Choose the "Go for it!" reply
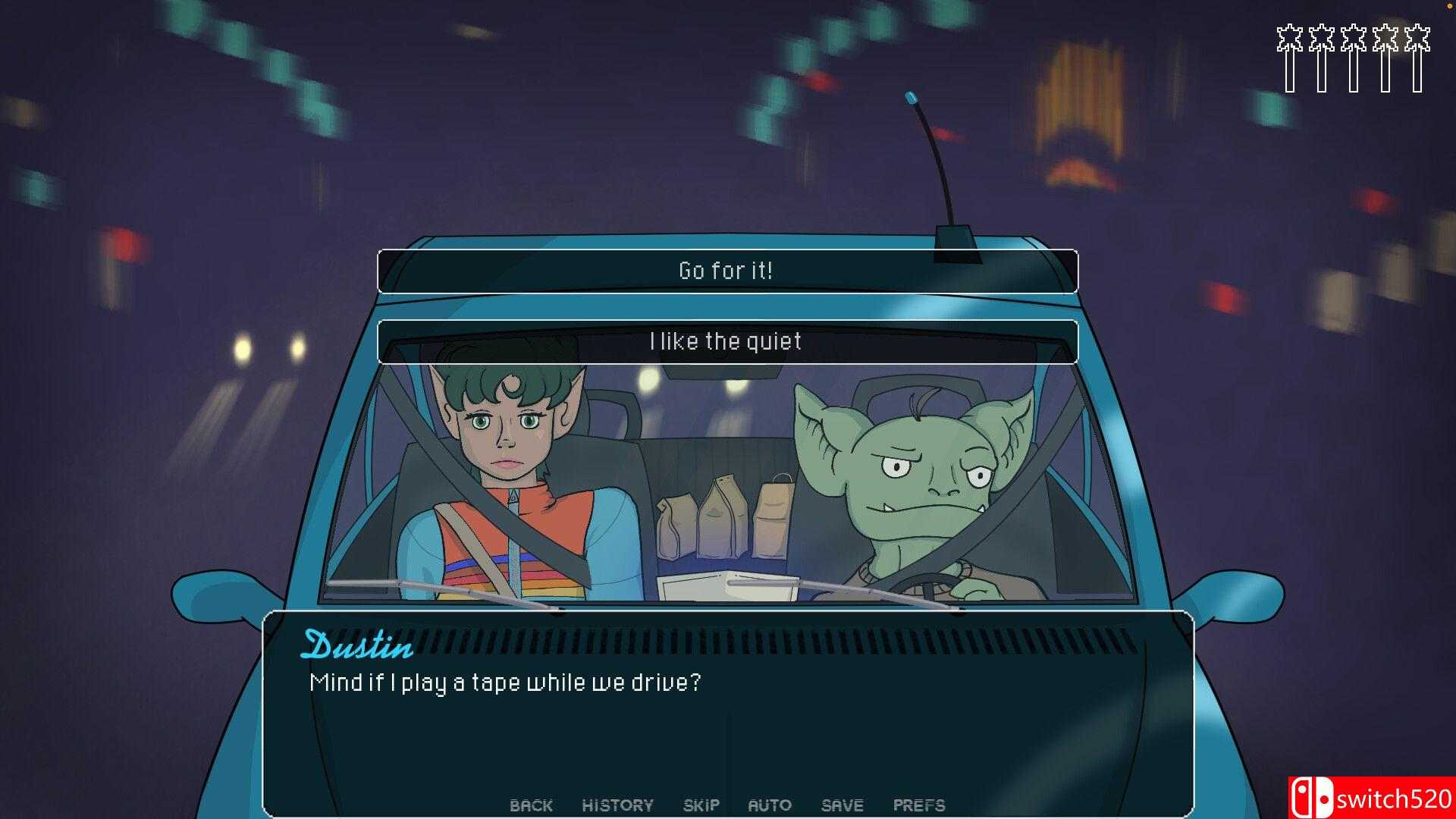 [726, 271]
